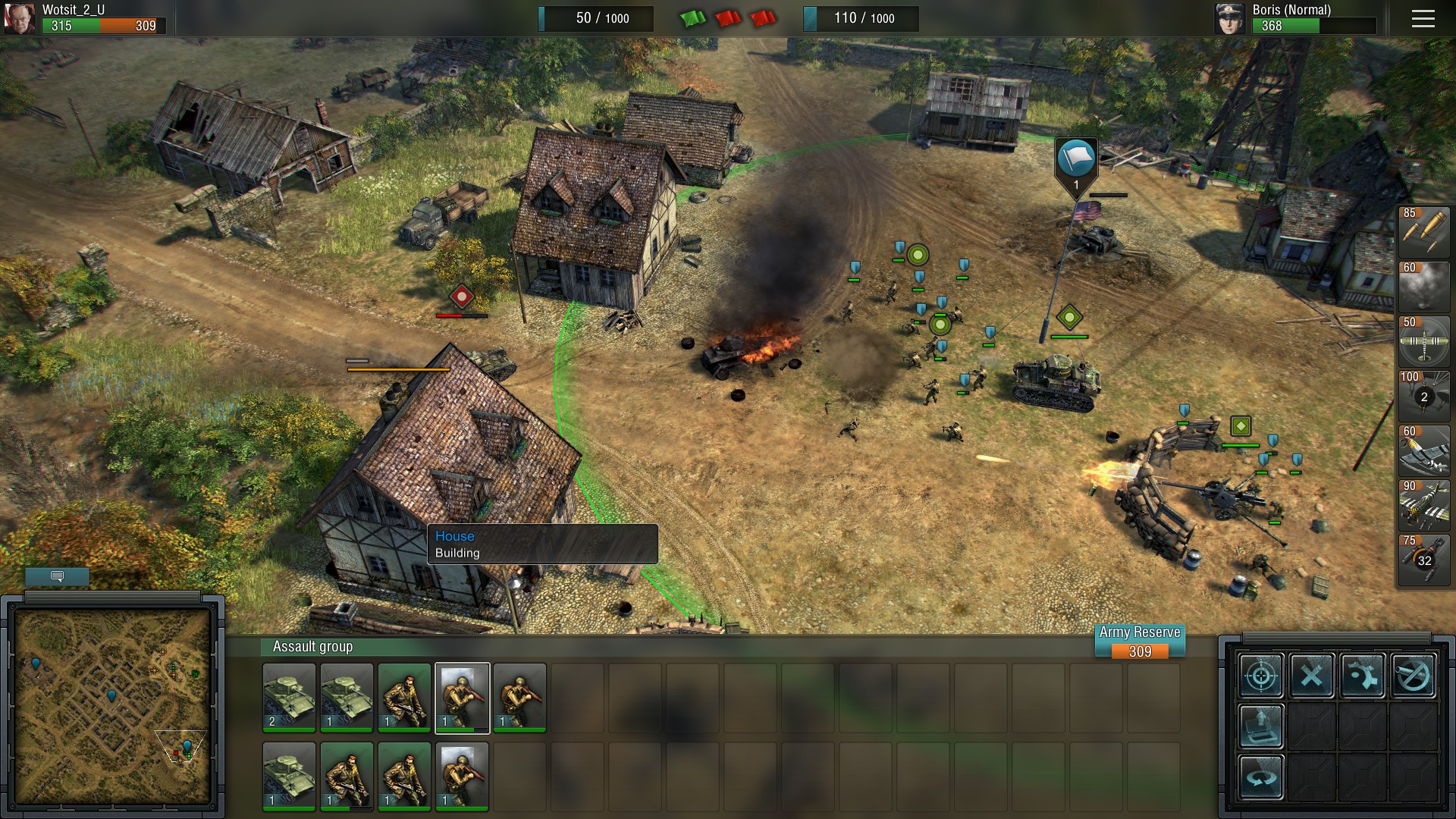The image size is (1456, 819).
Task: Click the Army Reserve counter
Action: pos(1140,642)
